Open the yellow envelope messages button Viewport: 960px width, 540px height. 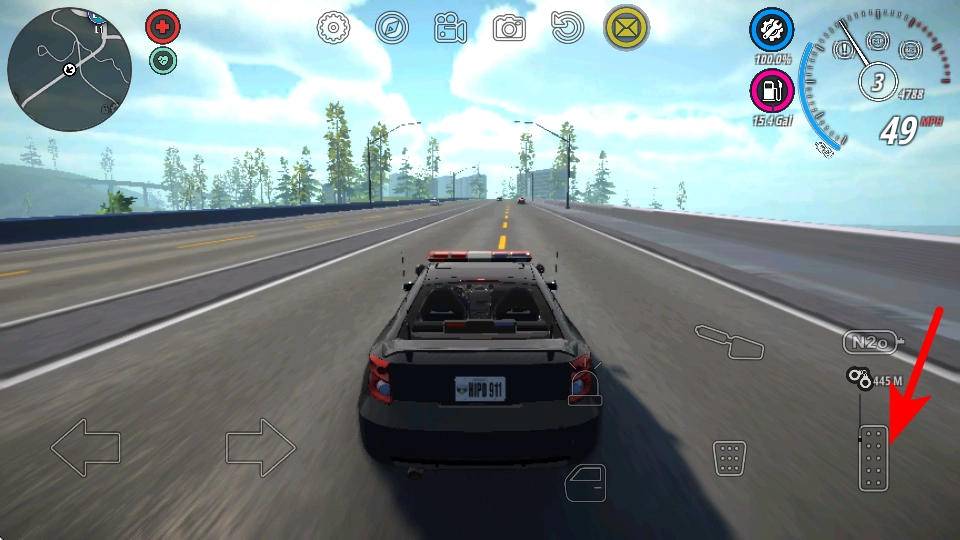[626, 28]
